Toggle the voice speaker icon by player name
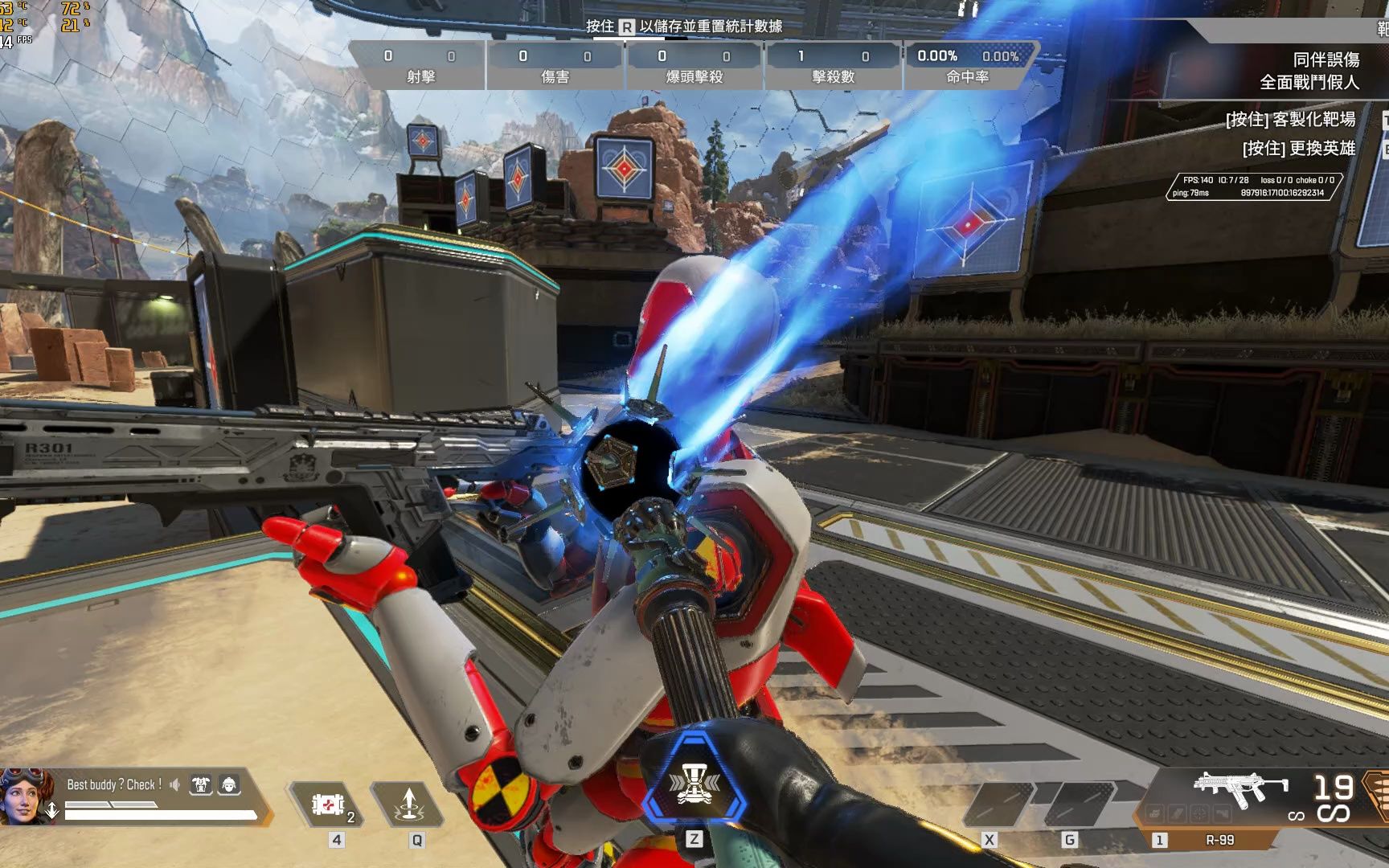The width and height of the screenshot is (1389, 868). pos(175,784)
